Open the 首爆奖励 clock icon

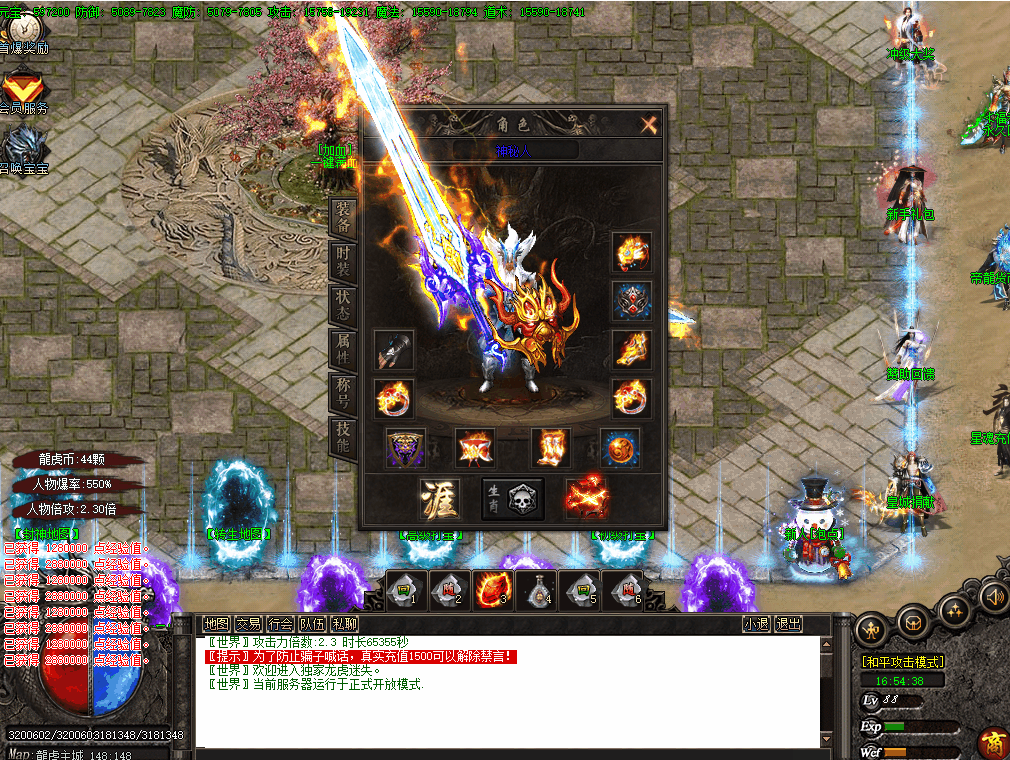tap(24, 35)
